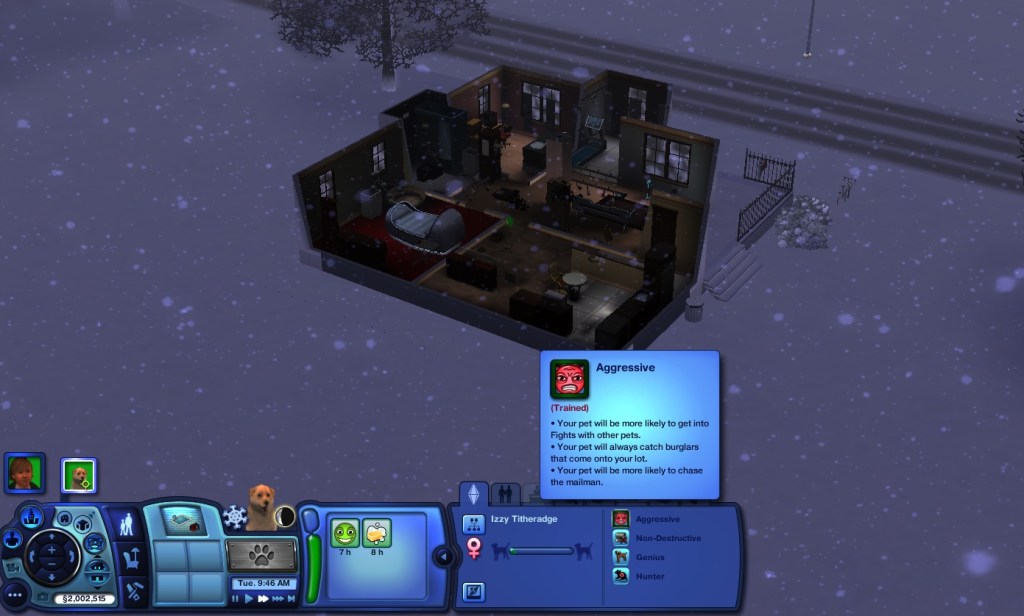Click the Genius trait icon
This screenshot has width=1024, height=616.
point(621,557)
